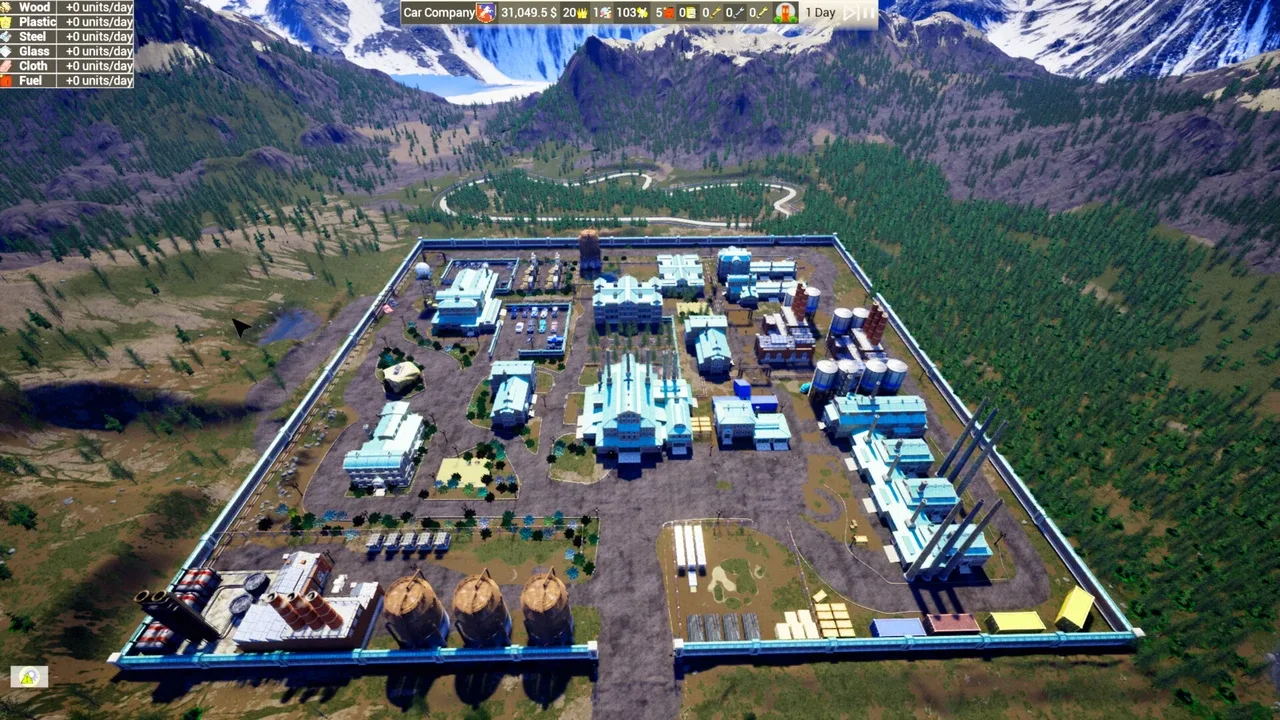Click the 1 Day time display
Viewport: 1280px width, 720px height.
tap(820, 12)
